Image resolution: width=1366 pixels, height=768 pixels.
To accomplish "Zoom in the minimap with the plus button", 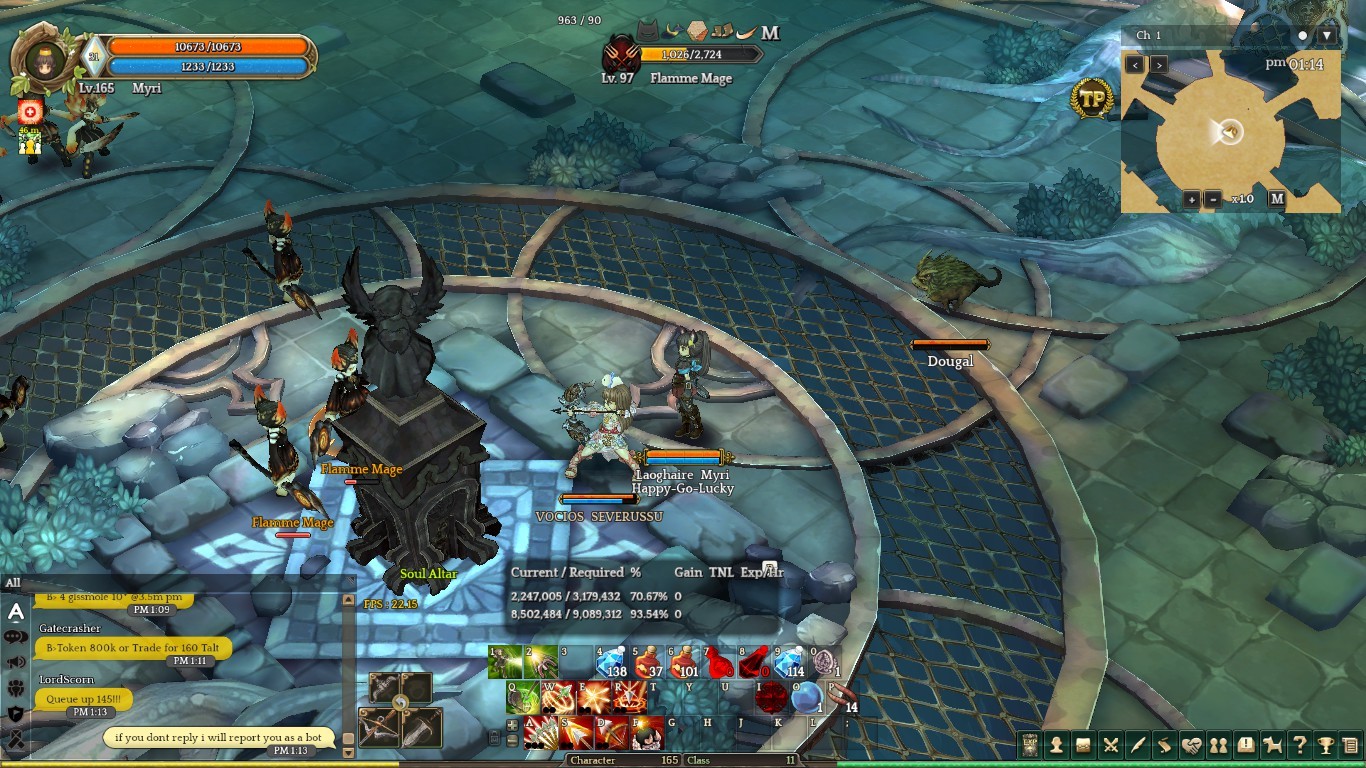I will pos(1192,199).
